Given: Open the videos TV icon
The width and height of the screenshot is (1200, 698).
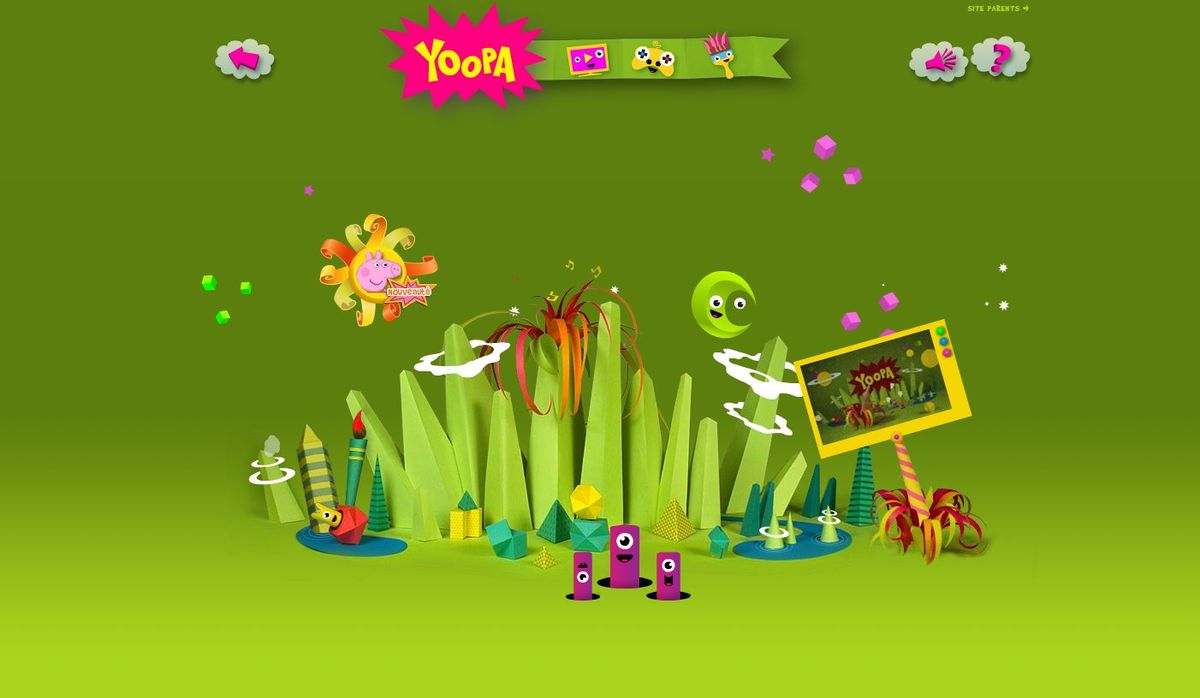Looking at the screenshot, I should click(x=587, y=59).
